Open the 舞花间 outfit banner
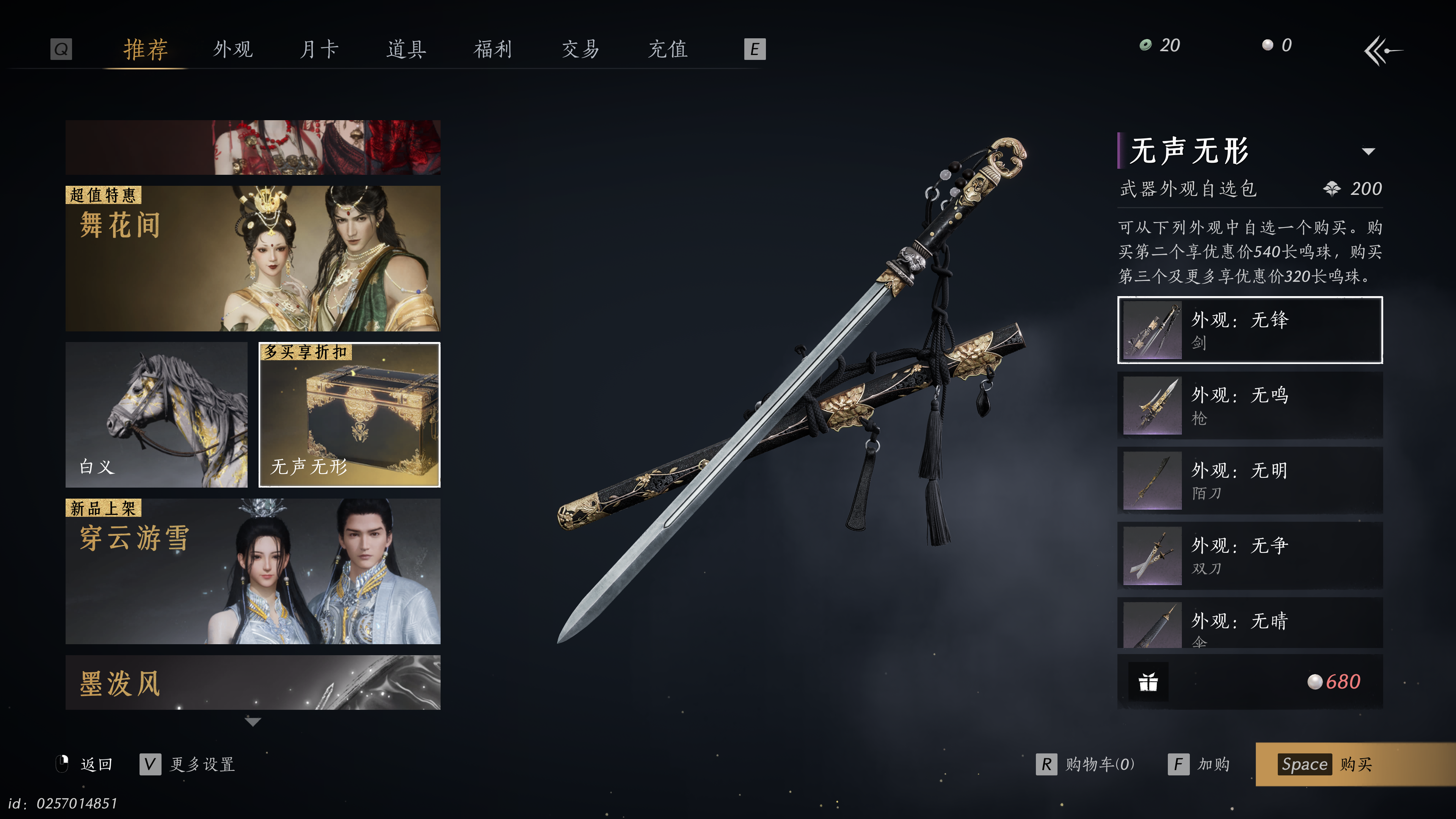Screen dimensions: 1456x819 coord(253,258)
